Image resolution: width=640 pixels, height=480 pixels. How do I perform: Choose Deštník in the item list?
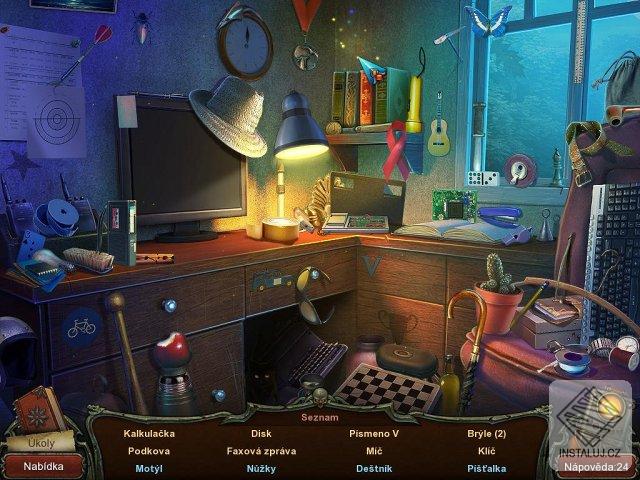(374, 468)
